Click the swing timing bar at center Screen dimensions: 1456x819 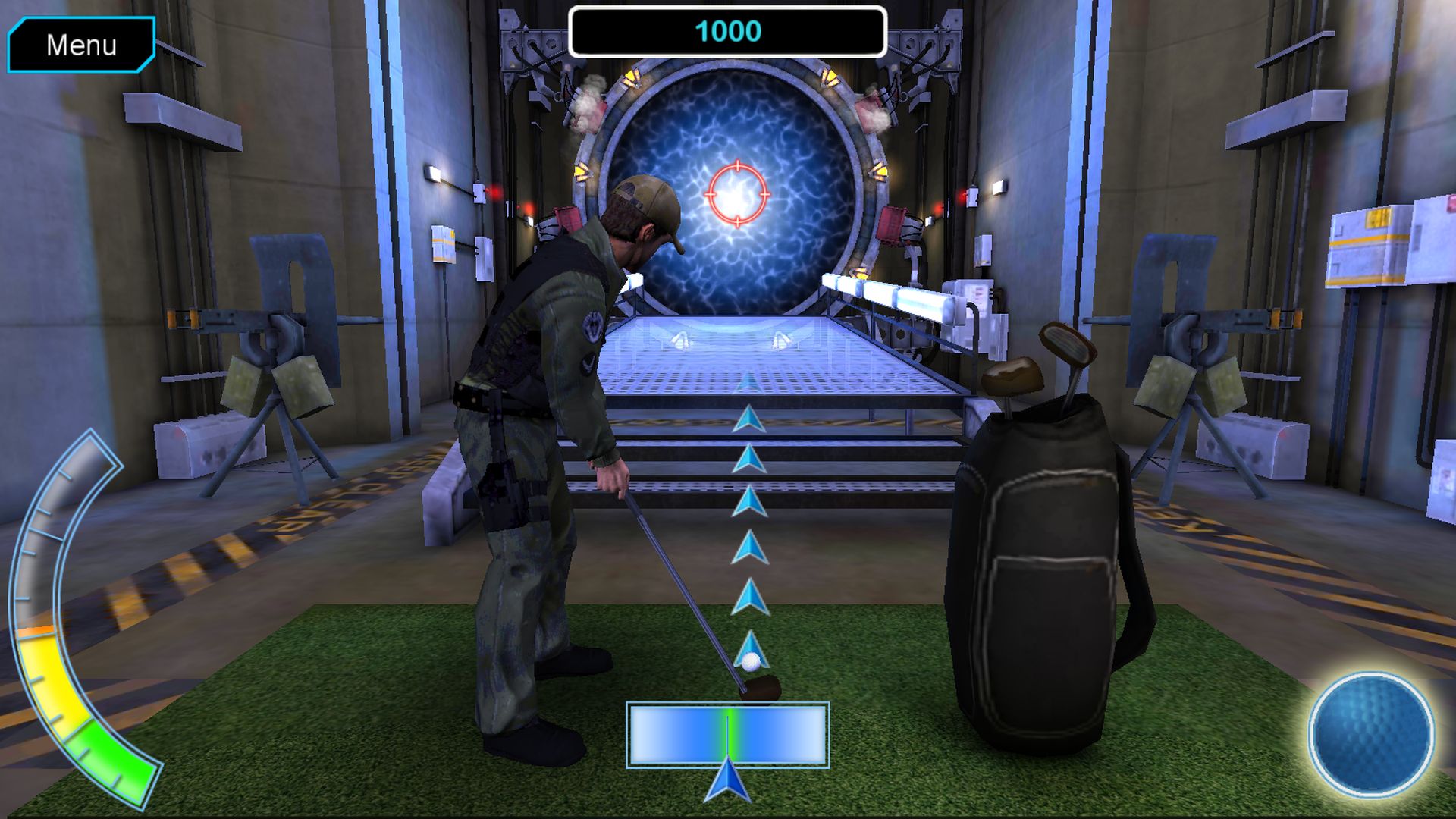(x=728, y=736)
